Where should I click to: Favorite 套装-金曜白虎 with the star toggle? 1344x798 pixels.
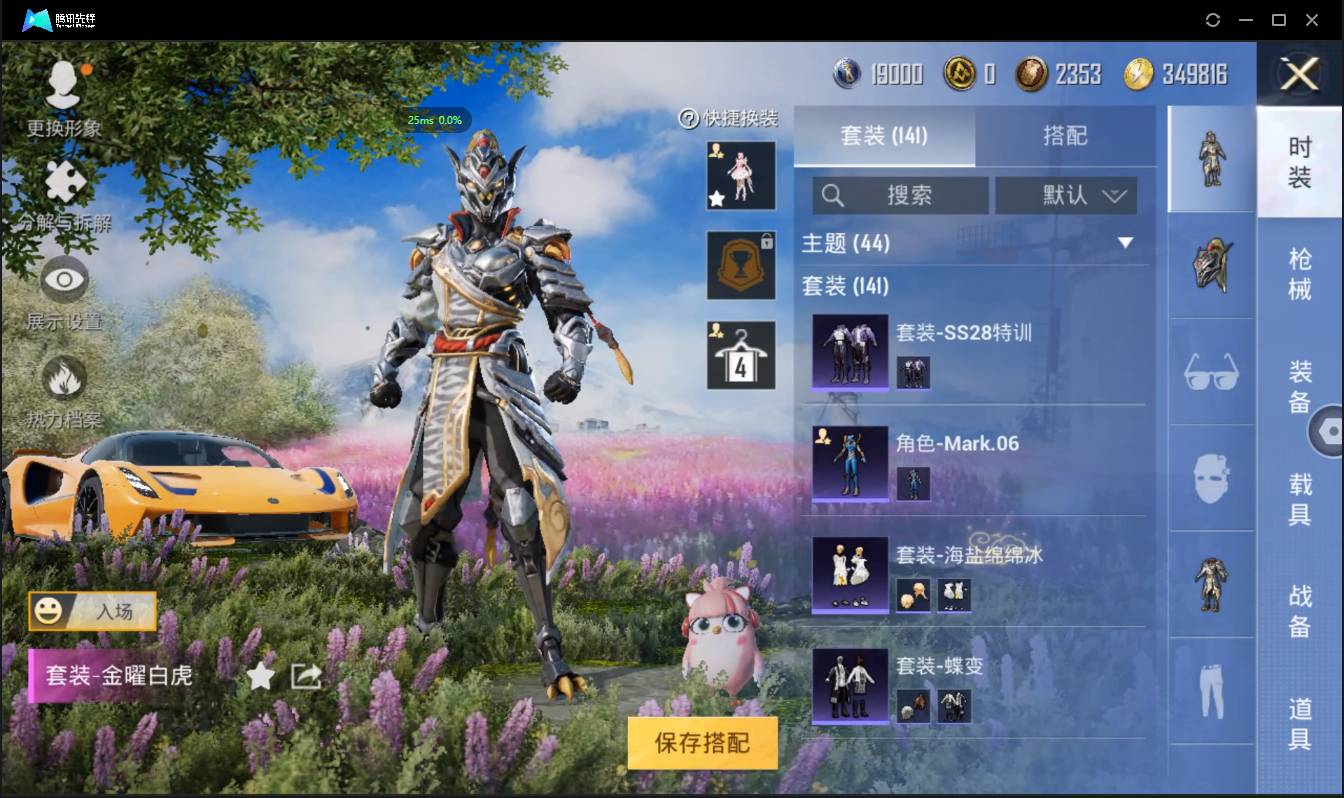(260, 676)
